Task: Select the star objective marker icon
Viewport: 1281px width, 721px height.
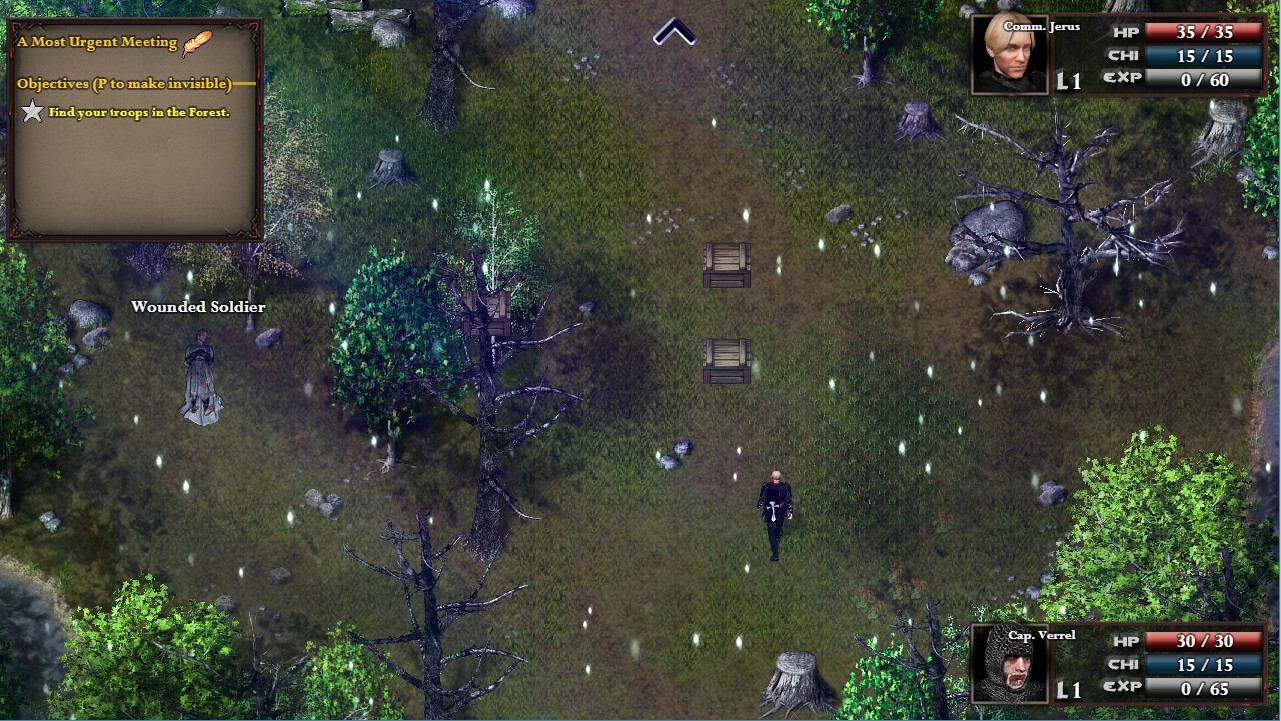Action: 31,112
